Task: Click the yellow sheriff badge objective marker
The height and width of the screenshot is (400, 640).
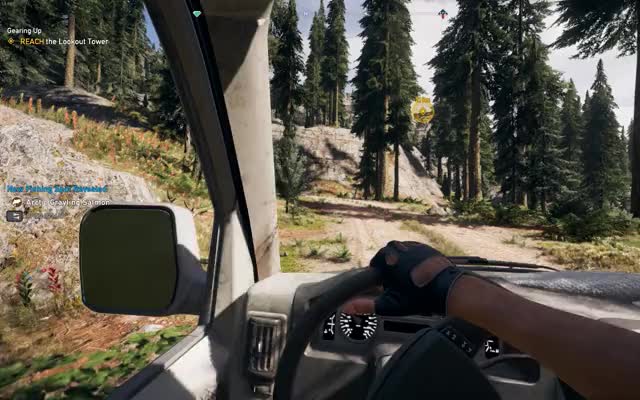Action: 423,109
